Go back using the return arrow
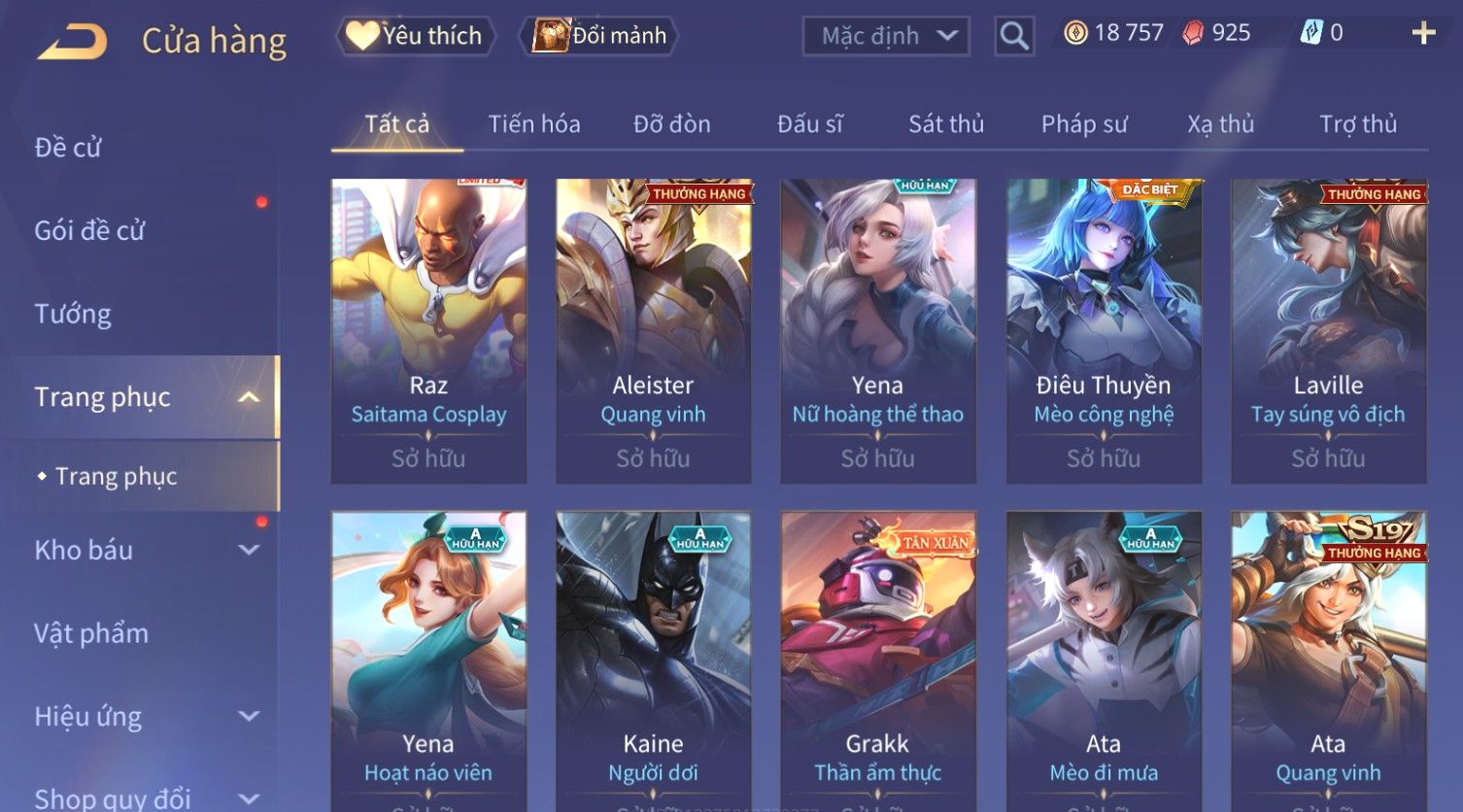 pos(72,41)
